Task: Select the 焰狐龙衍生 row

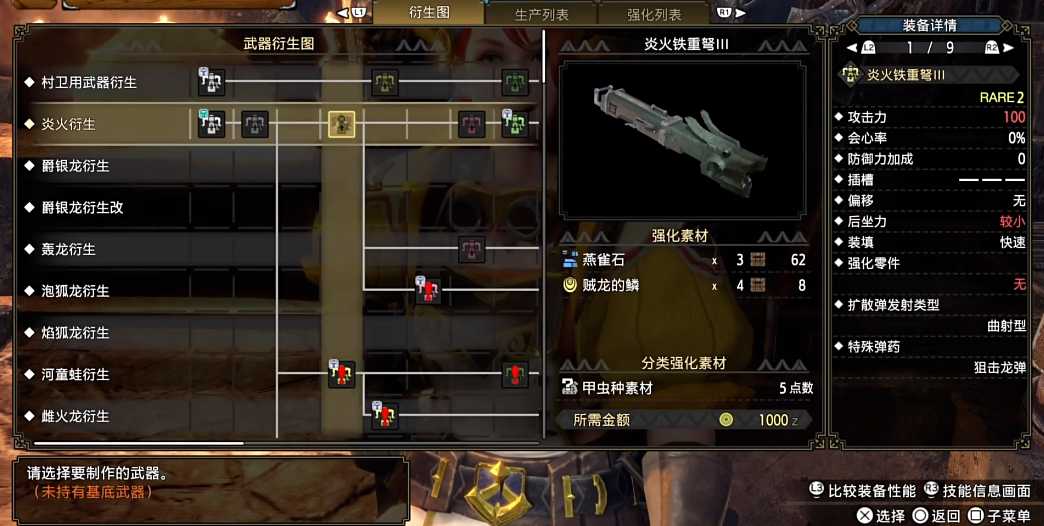Action: (75, 332)
